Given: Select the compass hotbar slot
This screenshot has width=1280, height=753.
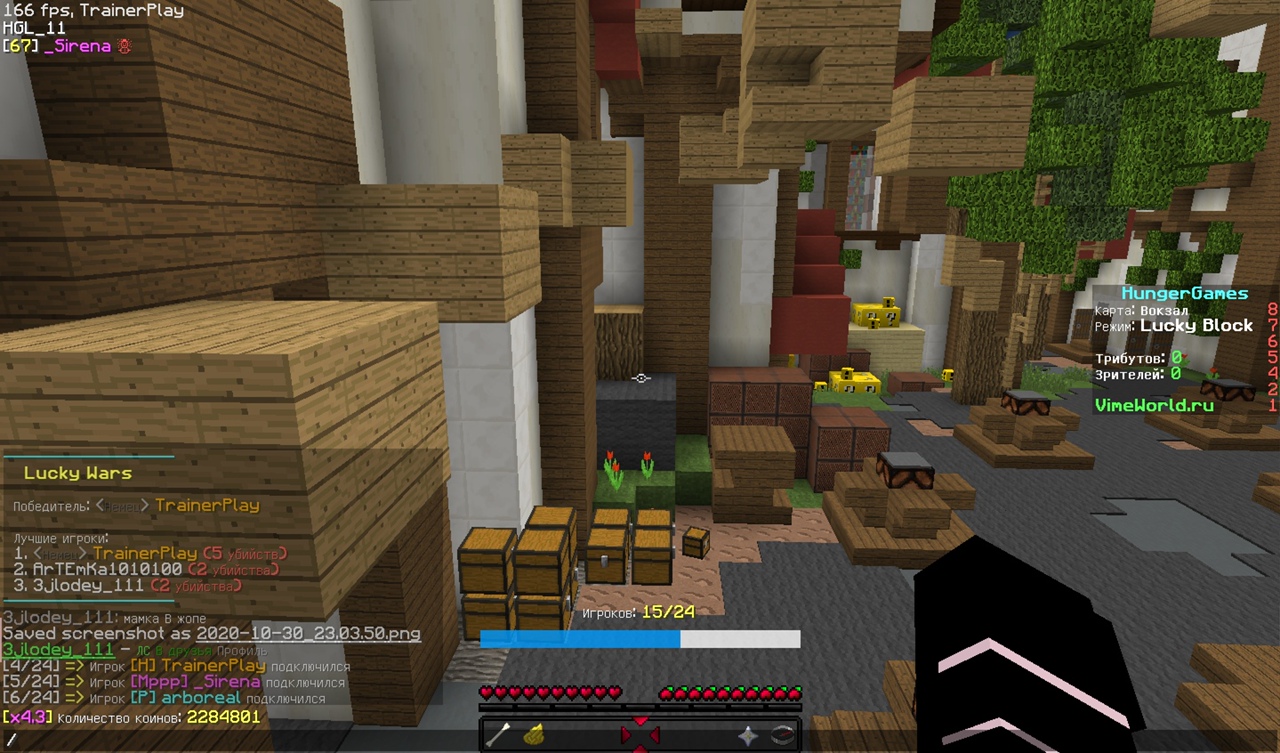Looking at the screenshot, I should point(782,735).
